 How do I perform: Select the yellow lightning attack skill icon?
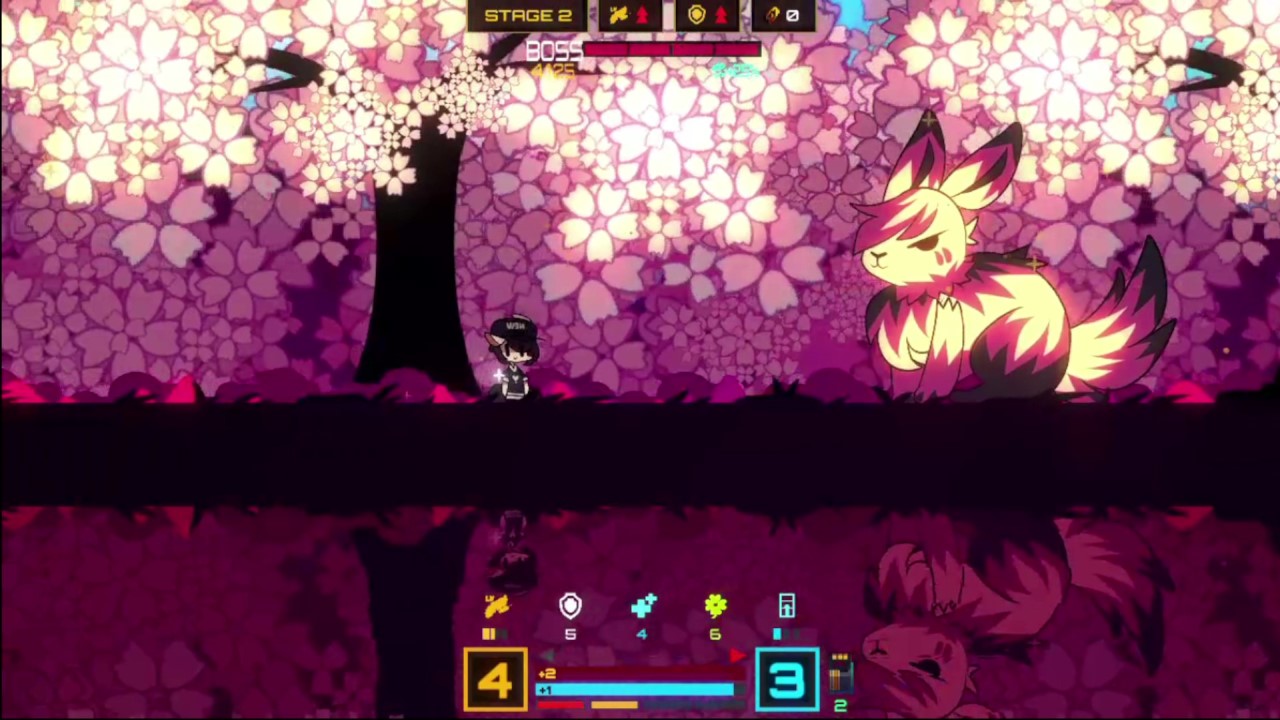click(x=498, y=605)
